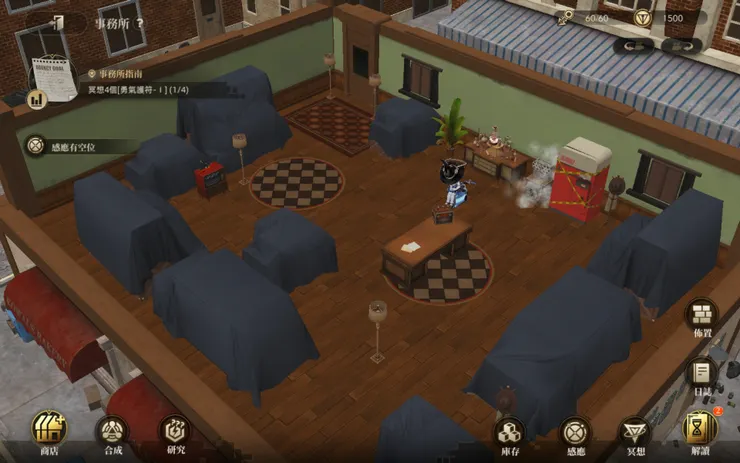The image size is (740, 463).
Task: Rotate the camera view left
Action: pos(633,46)
